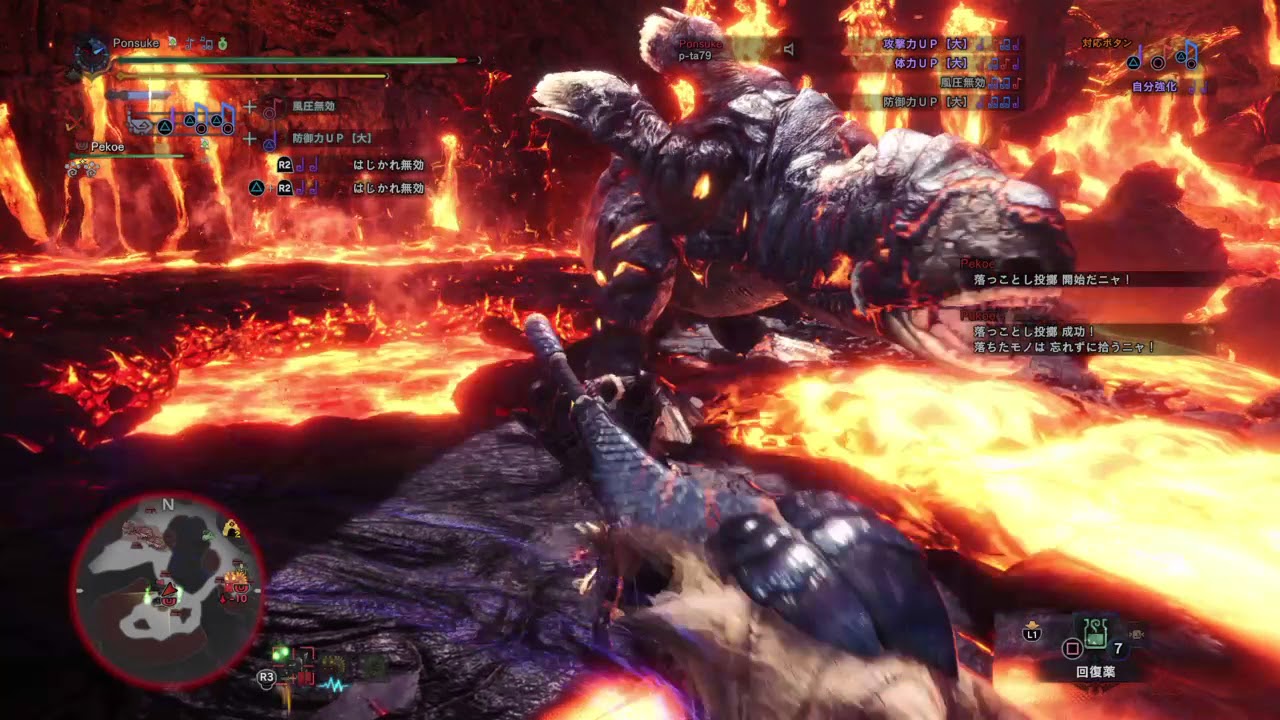Select the hunting horn weapon sheet icon

point(140,125)
